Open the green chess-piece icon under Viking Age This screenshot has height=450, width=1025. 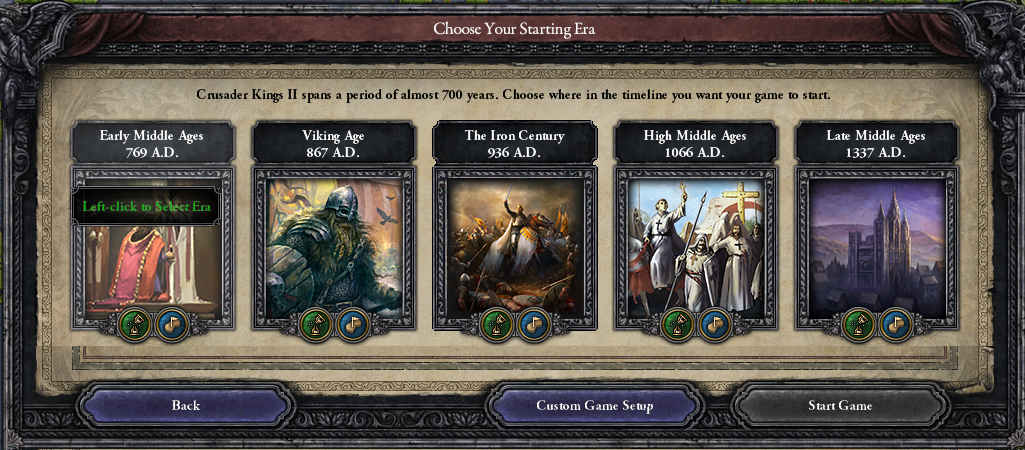pos(316,324)
